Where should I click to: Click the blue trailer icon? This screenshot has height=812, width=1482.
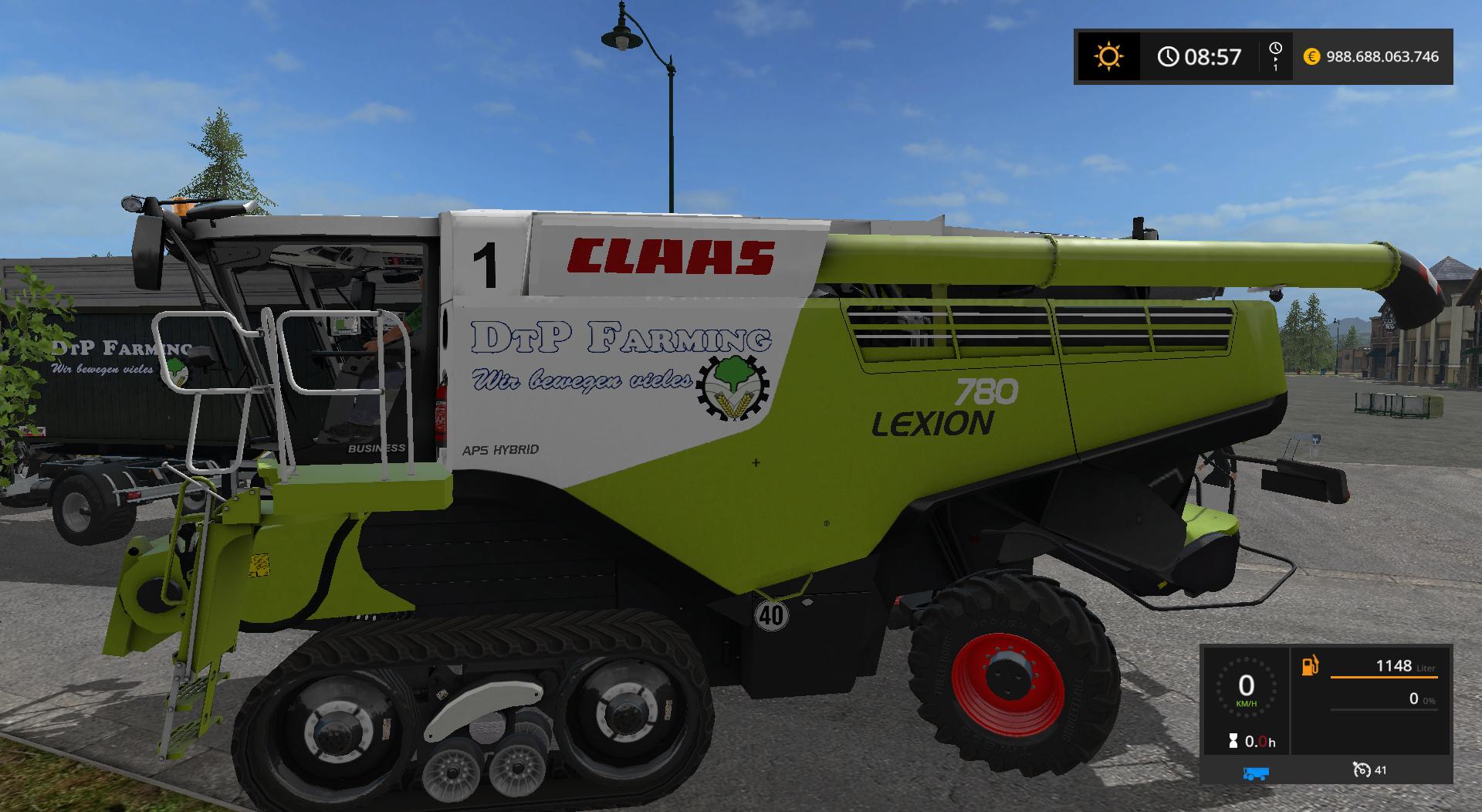(1256, 773)
